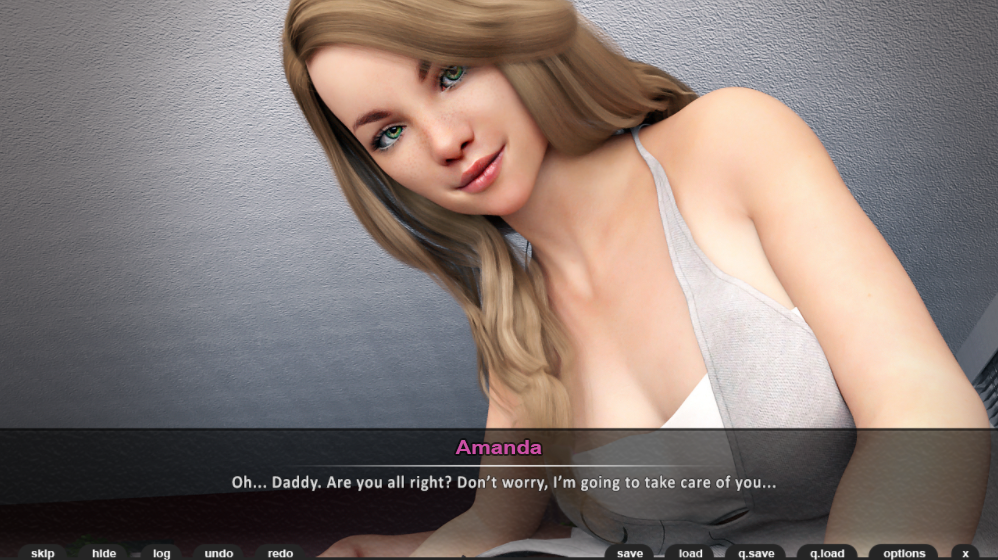The width and height of the screenshot is (998, 560).
Task: Close the game with the x button
Action: [x=965, y=553]
